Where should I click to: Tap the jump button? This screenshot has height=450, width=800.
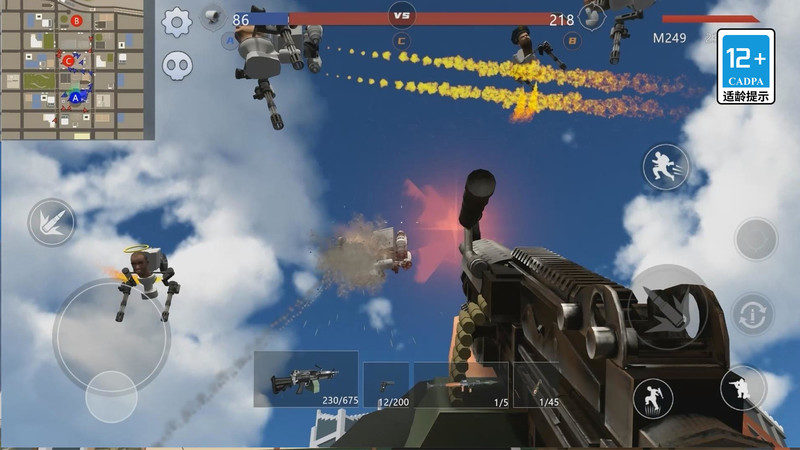pyautogui.click(x=652, y=398)
